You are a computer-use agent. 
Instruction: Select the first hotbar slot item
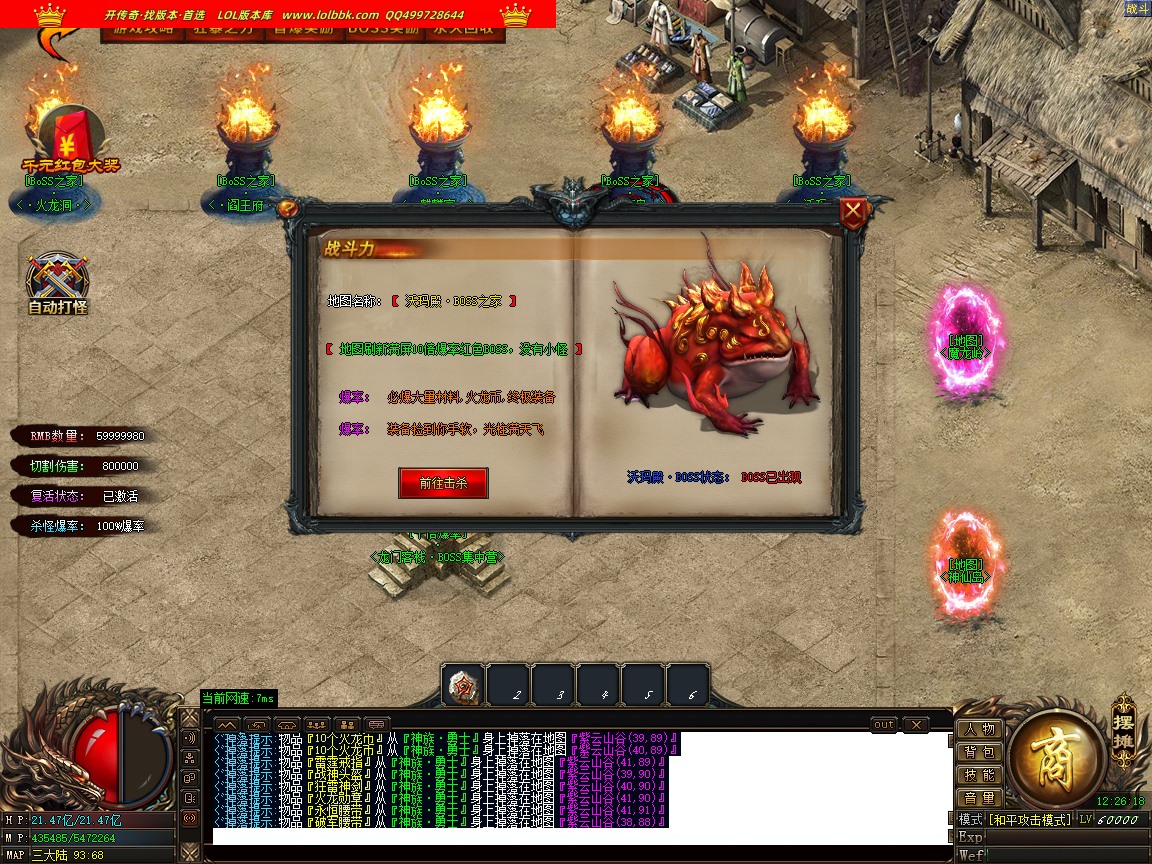point(463,686)
